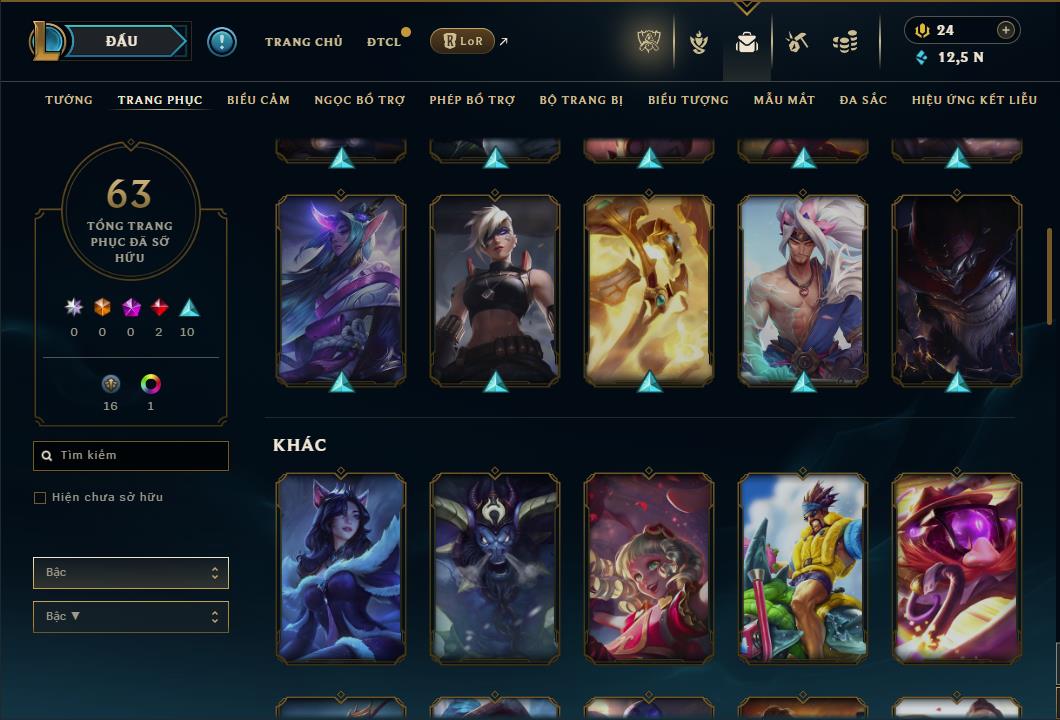The width and height of the screenshot is (1060, 720).
Task: Select the PHÉP BỔ TRỢ tab
Action: point(472,100)
